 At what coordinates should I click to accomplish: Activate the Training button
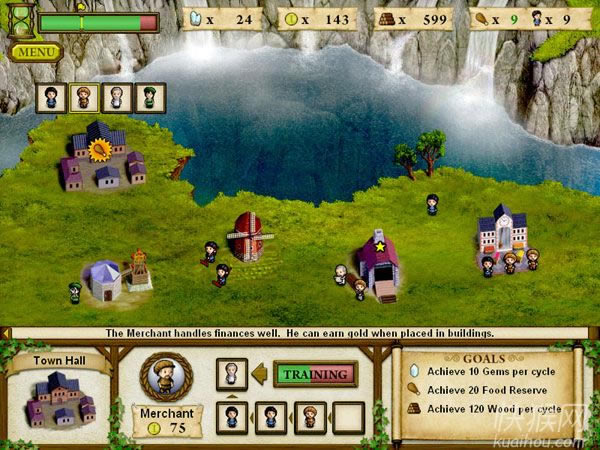(x=315, y=374)
